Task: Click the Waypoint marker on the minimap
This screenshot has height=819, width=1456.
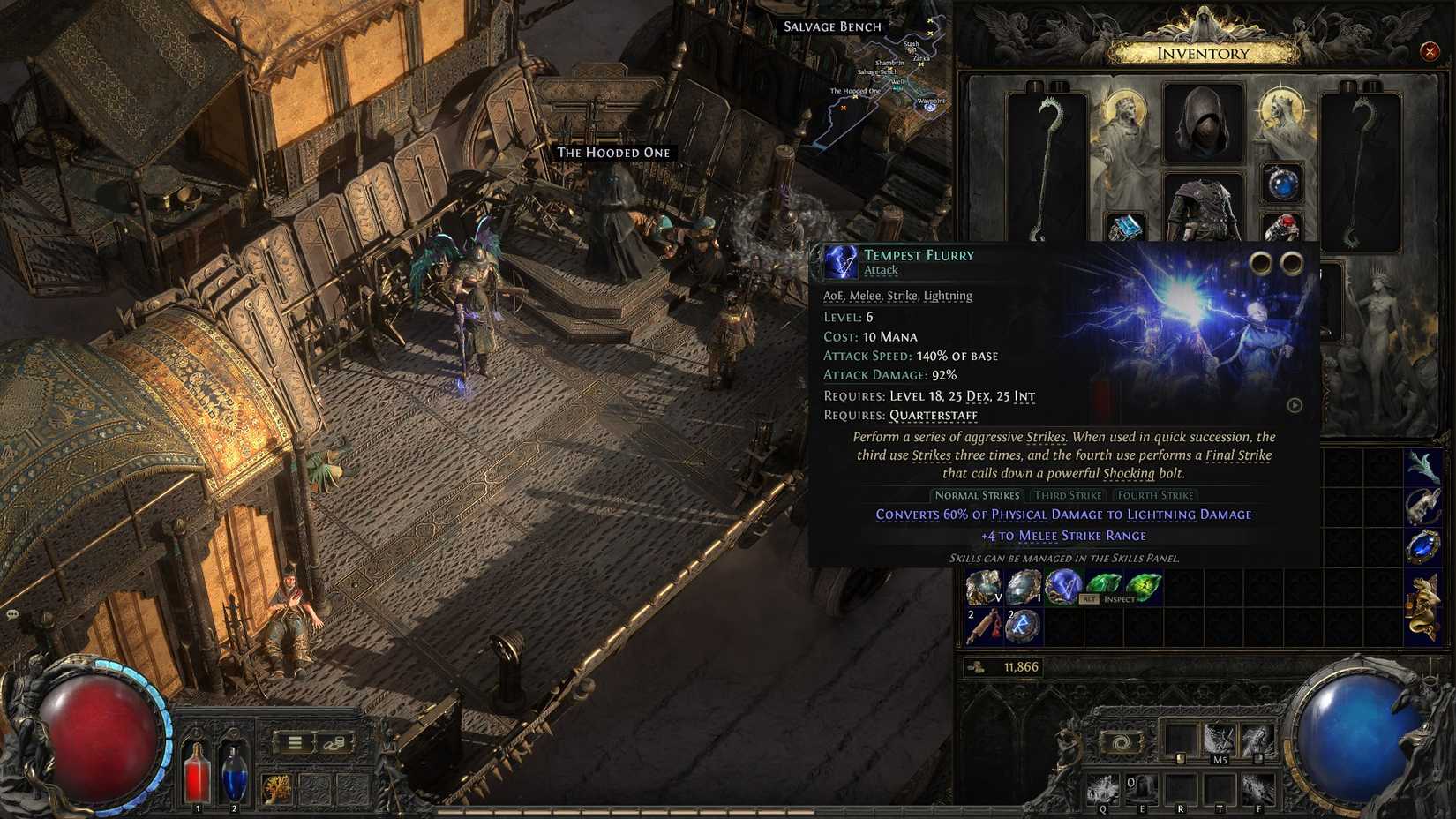Action: [930, 107]
